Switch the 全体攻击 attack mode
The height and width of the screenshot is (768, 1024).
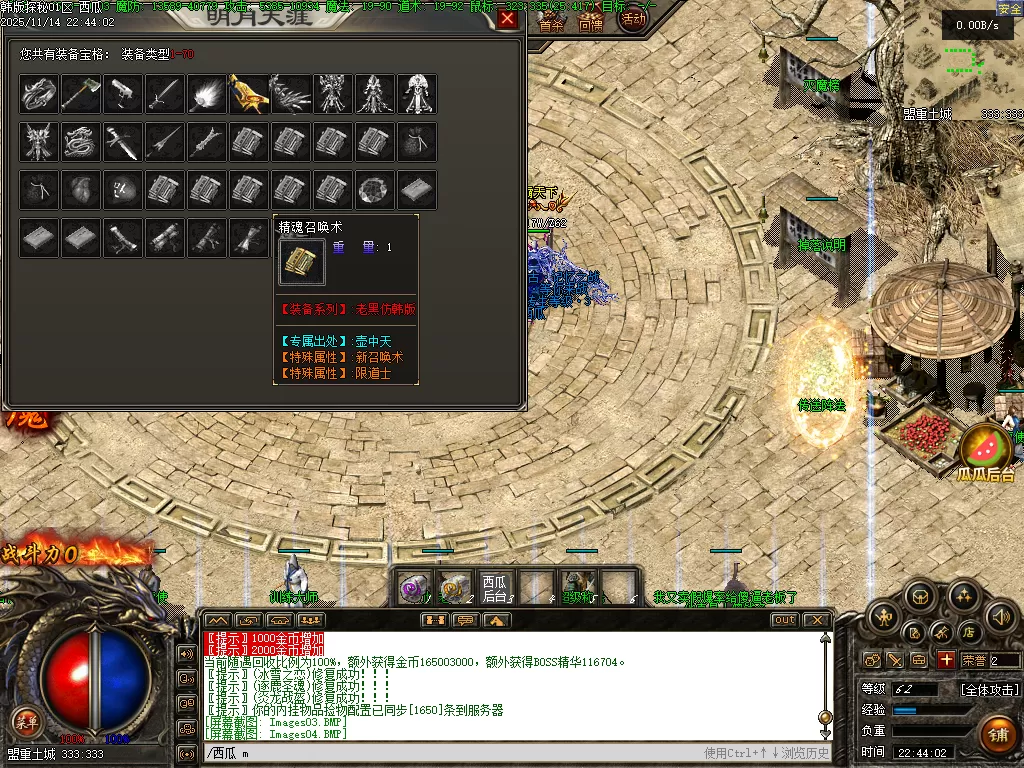(990, 689)
